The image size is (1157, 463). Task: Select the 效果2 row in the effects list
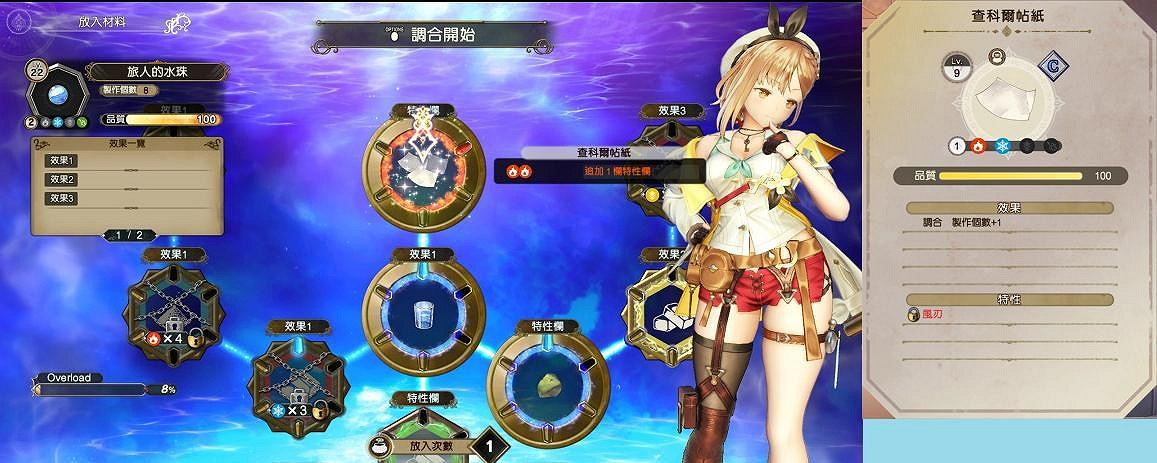click(x=126, y=179)
